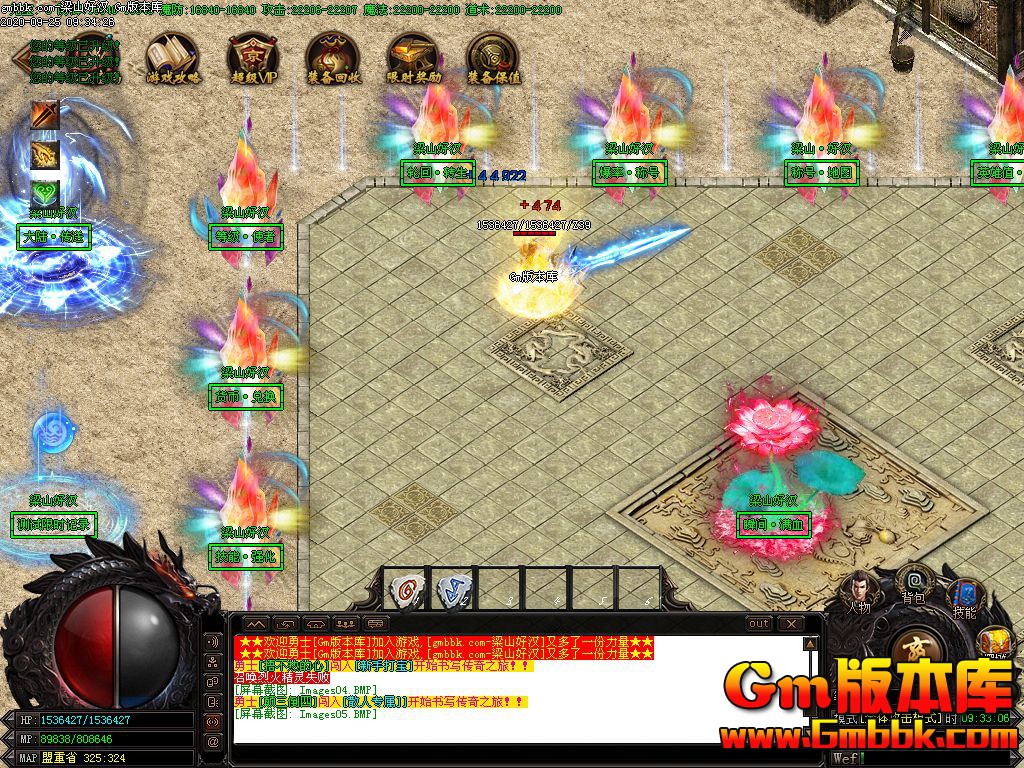Screen dimensions: 1024x768
Task: Use the blue rune stone in hotbar
Action: 452,588
